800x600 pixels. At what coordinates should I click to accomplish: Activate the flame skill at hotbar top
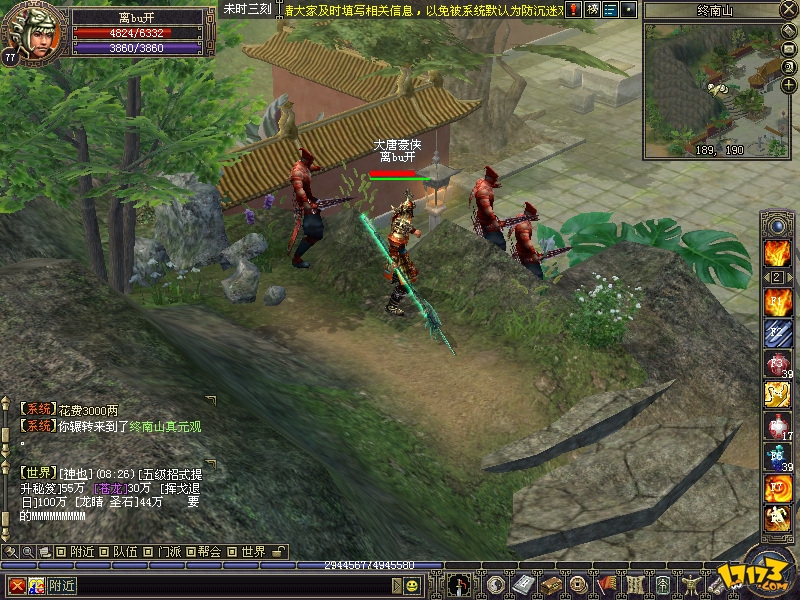pos(777,252)
